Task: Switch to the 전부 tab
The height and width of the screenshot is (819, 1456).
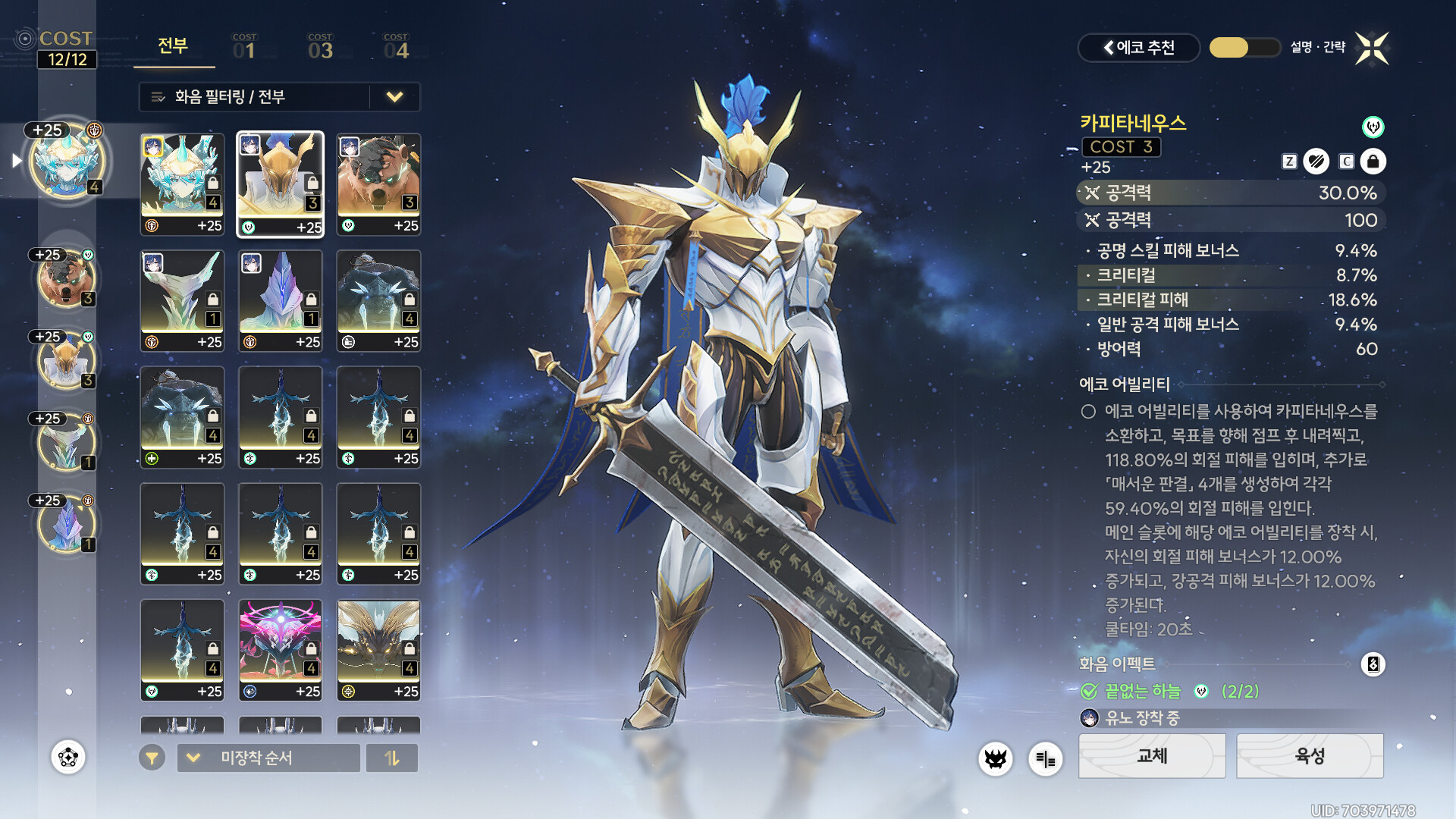Action: (173, 46)
